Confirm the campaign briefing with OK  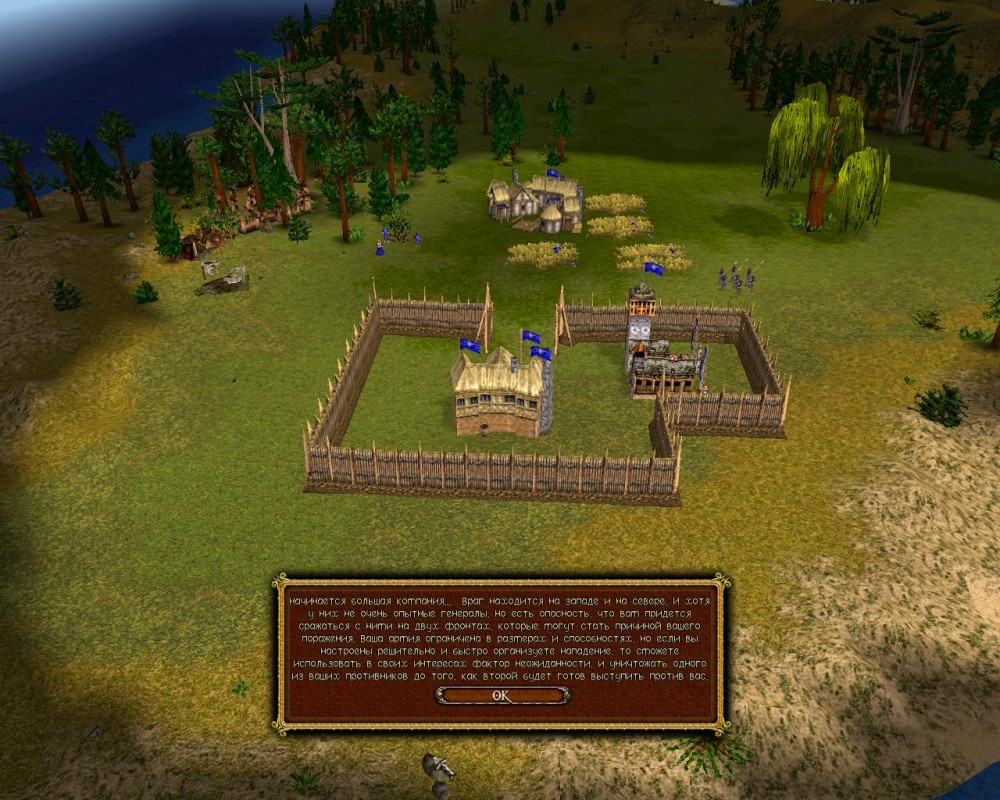pos(502,696)
